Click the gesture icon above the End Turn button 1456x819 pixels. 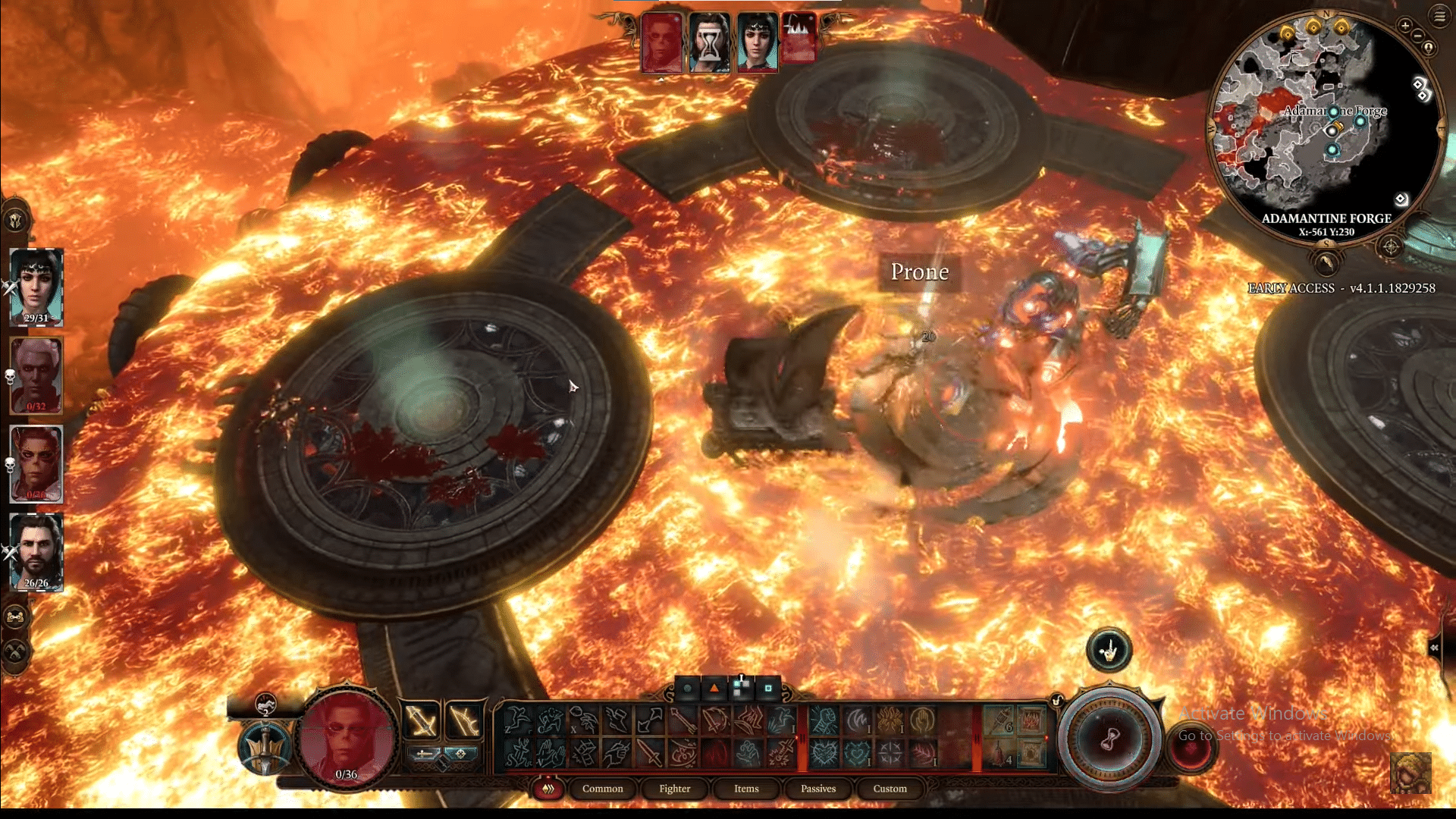coord(1109,649)
